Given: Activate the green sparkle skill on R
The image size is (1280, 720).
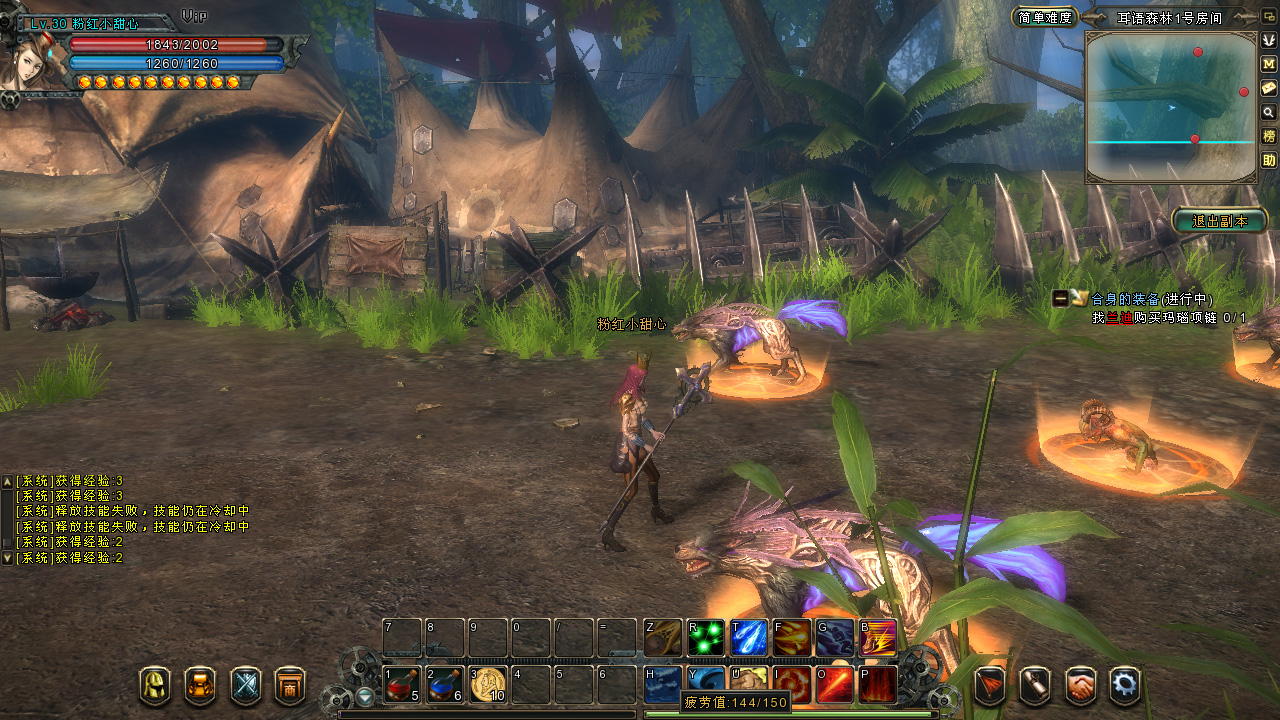Looking at the screenshot, I should (705, 638).
